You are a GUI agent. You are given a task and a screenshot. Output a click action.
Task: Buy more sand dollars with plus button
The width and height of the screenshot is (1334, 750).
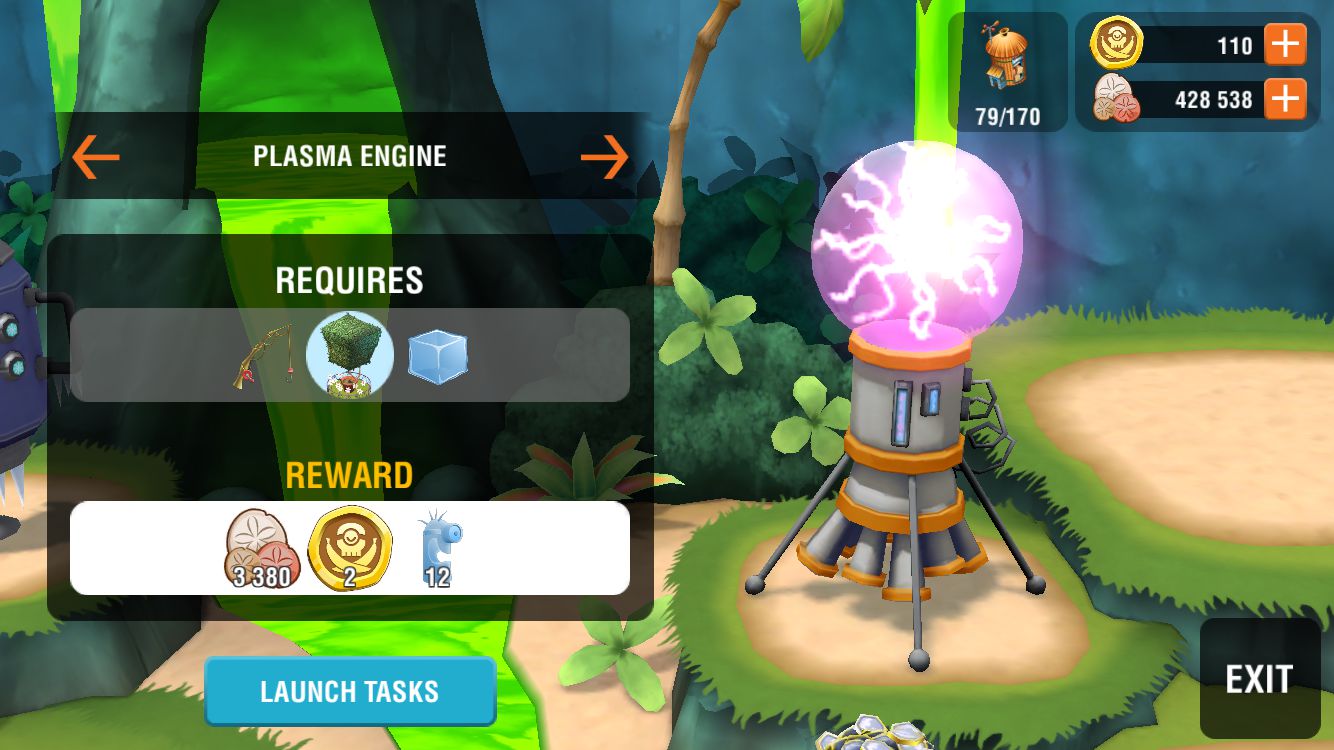tap(1285, 99)
